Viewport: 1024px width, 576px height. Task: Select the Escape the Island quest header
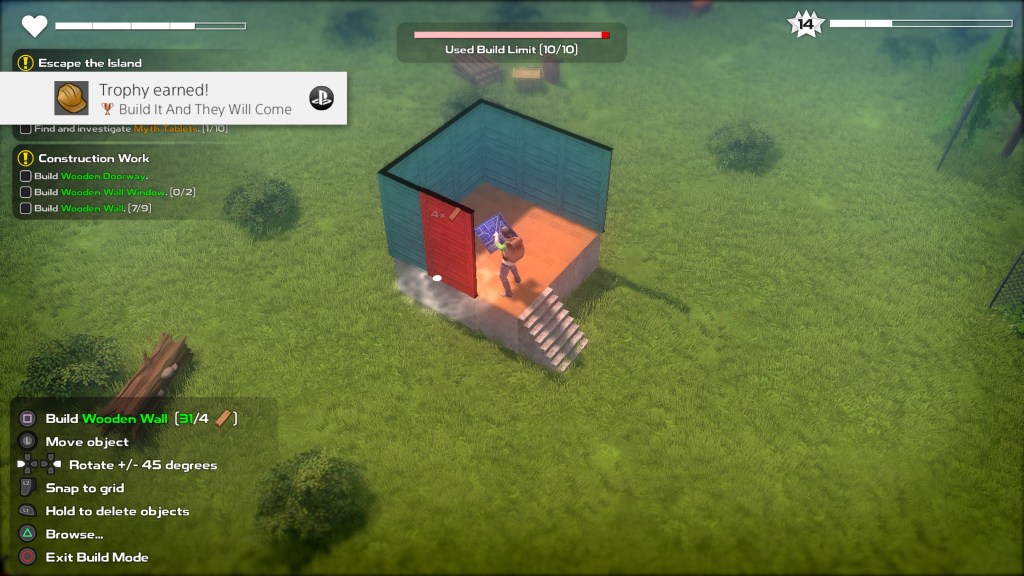coord(89,63)
